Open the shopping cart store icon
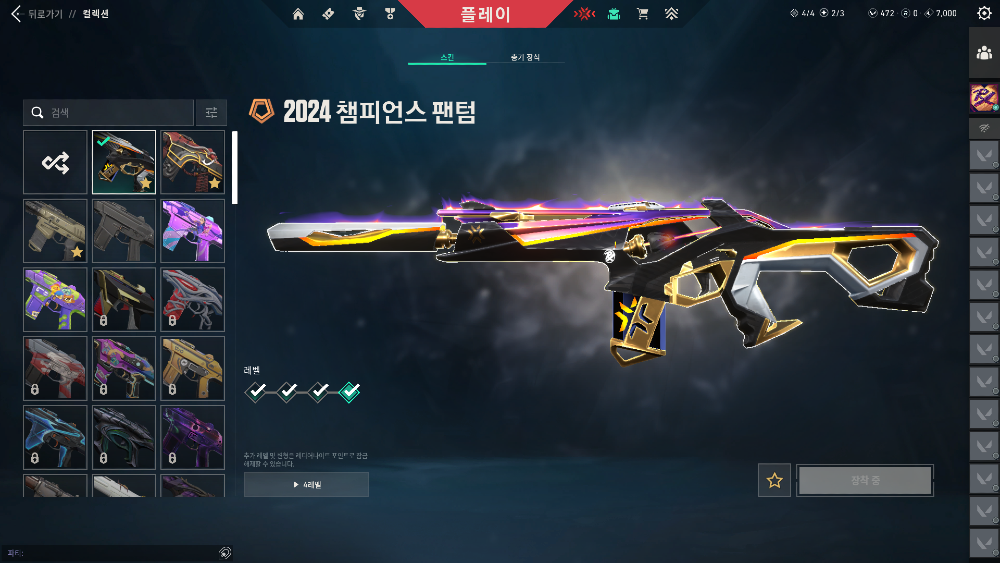Image resolution: width=1000 pixels, height=563 pixels. [642, 14]
